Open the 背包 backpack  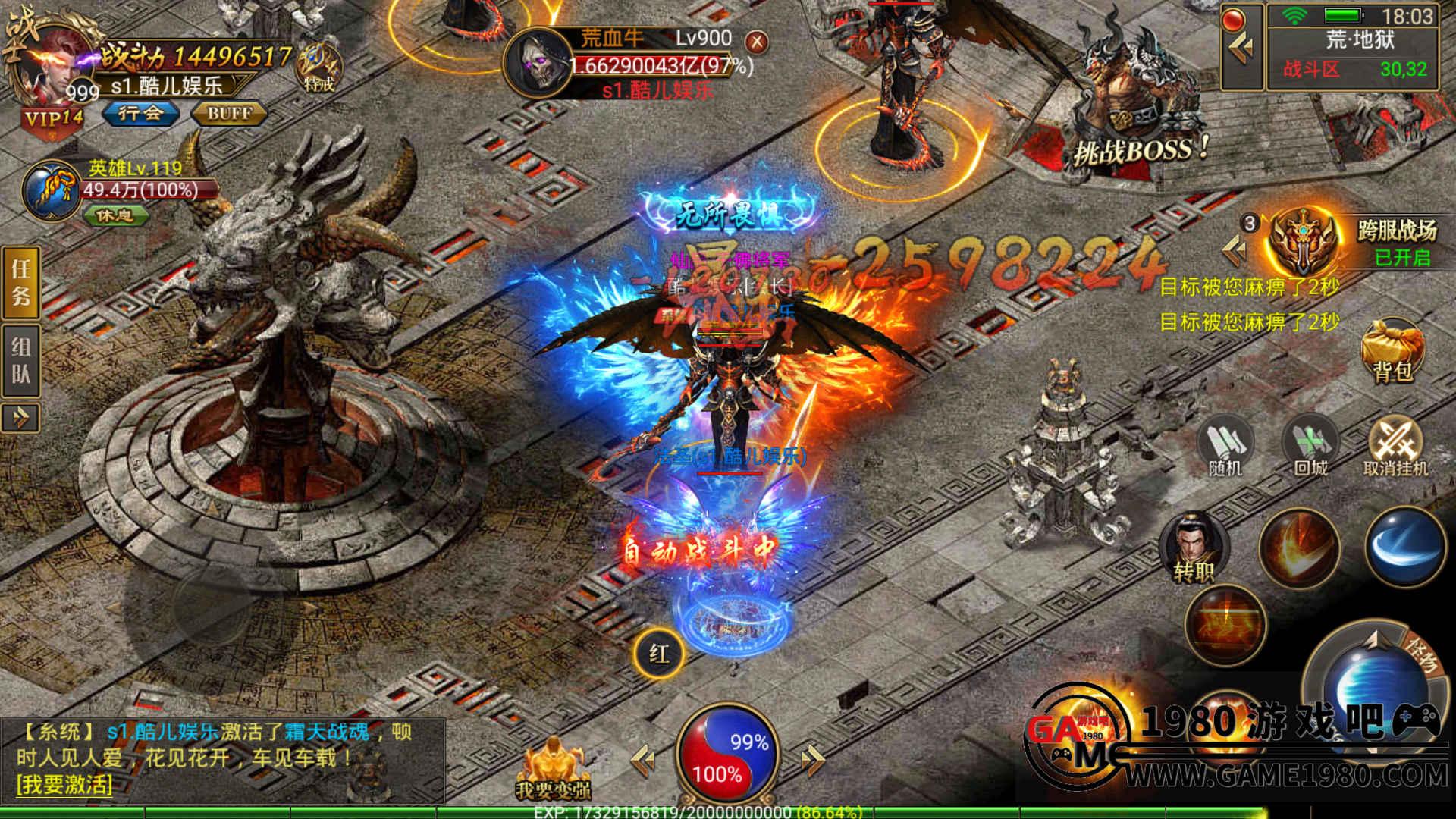click(1392, 352)
